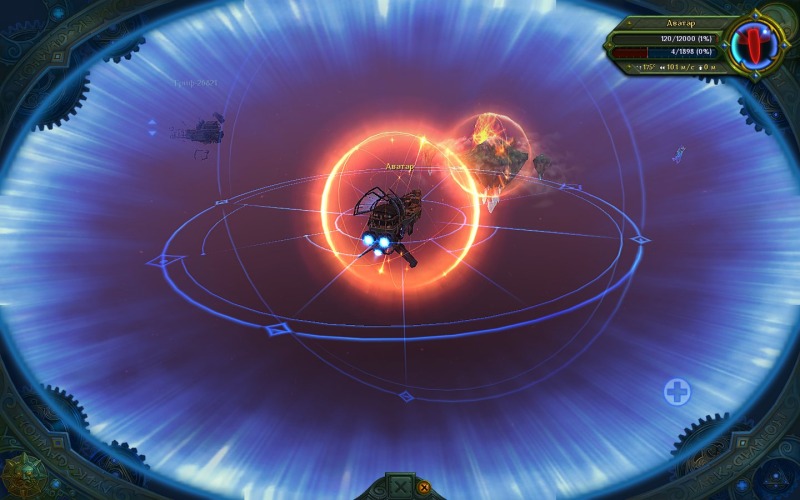800x500 pixels.
Task: Close the view with the orange X button
Action: (x=424, y=488)
